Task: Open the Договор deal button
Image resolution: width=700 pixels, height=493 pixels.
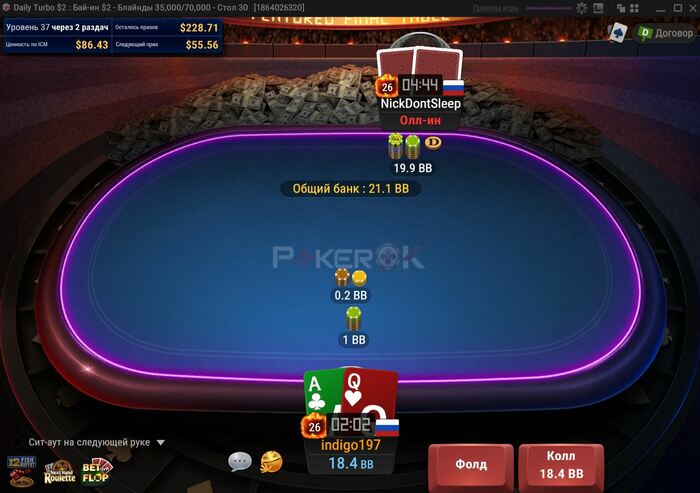Action: (665, 32)
